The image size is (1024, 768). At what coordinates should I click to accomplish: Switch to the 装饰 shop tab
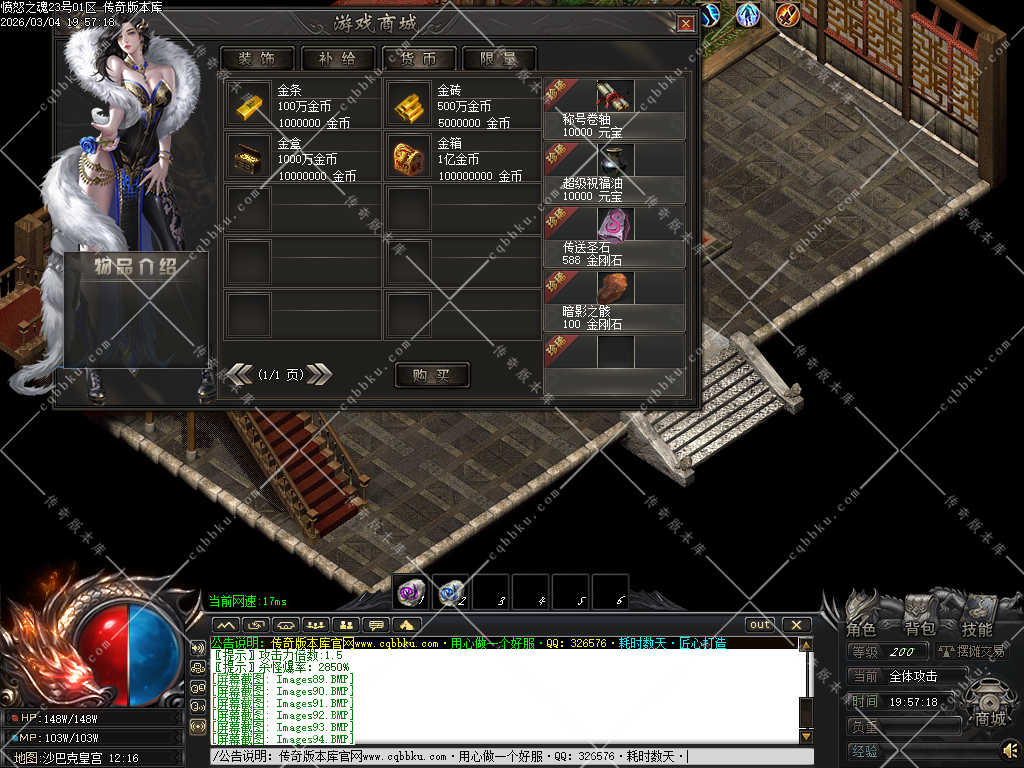(258, 59)
